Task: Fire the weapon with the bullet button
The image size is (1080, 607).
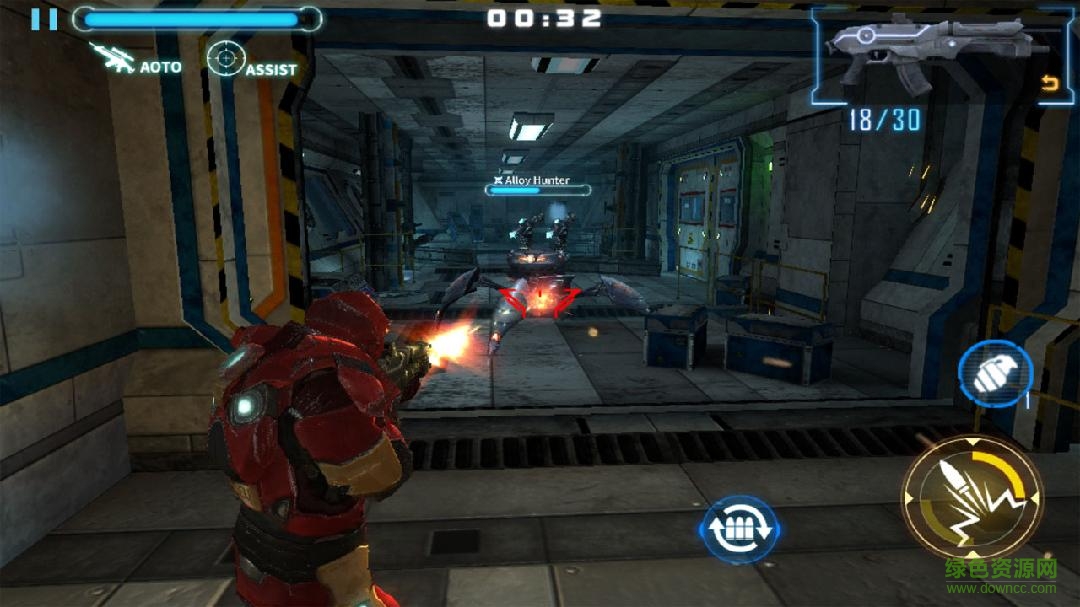Action: point(972,496)
